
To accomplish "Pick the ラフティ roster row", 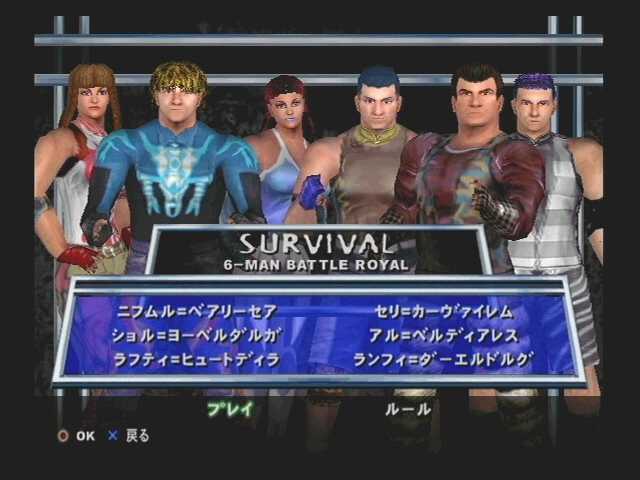I will click(x=198, y=359).
